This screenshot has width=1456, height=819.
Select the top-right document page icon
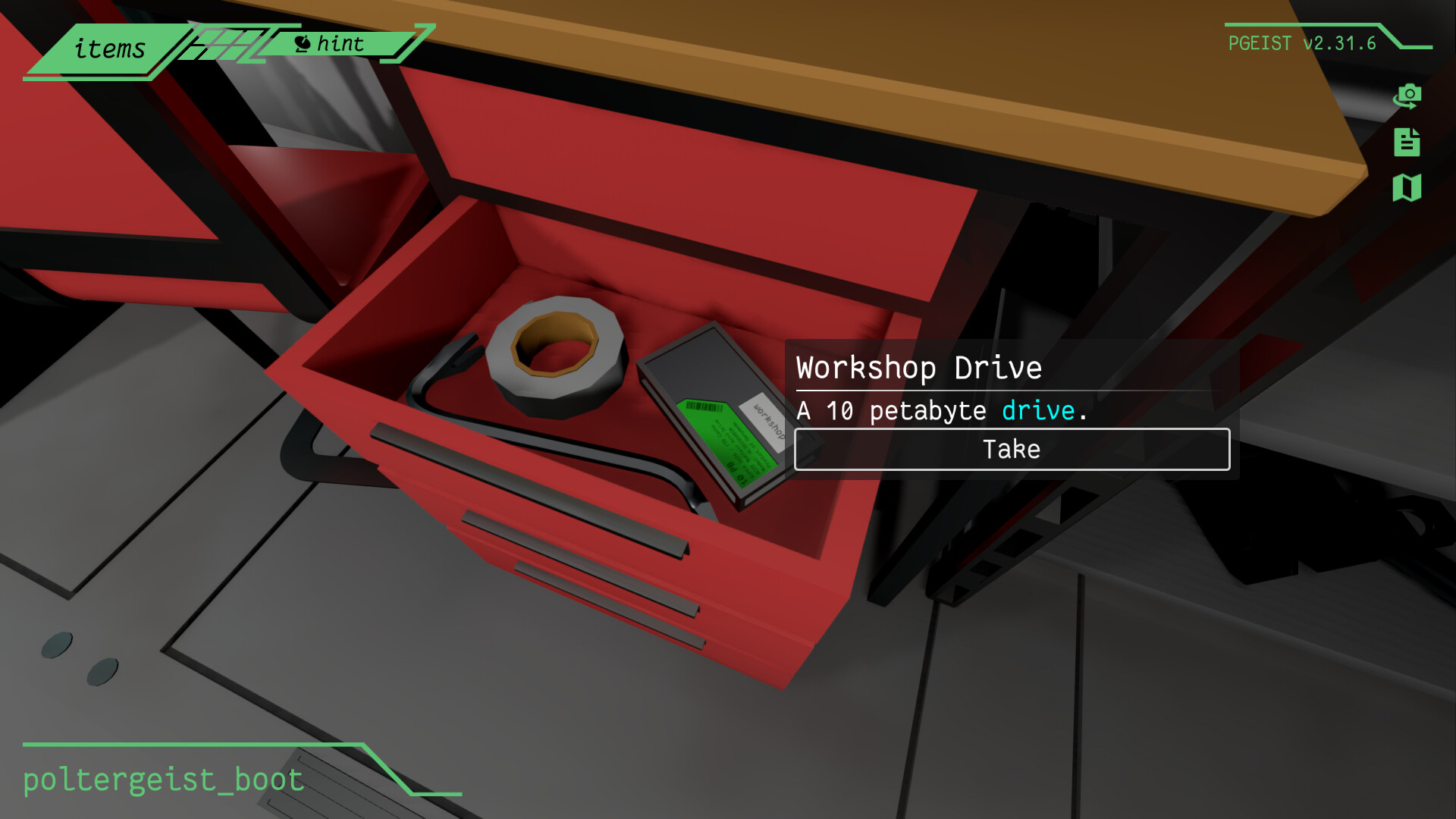pos(1408,143)
